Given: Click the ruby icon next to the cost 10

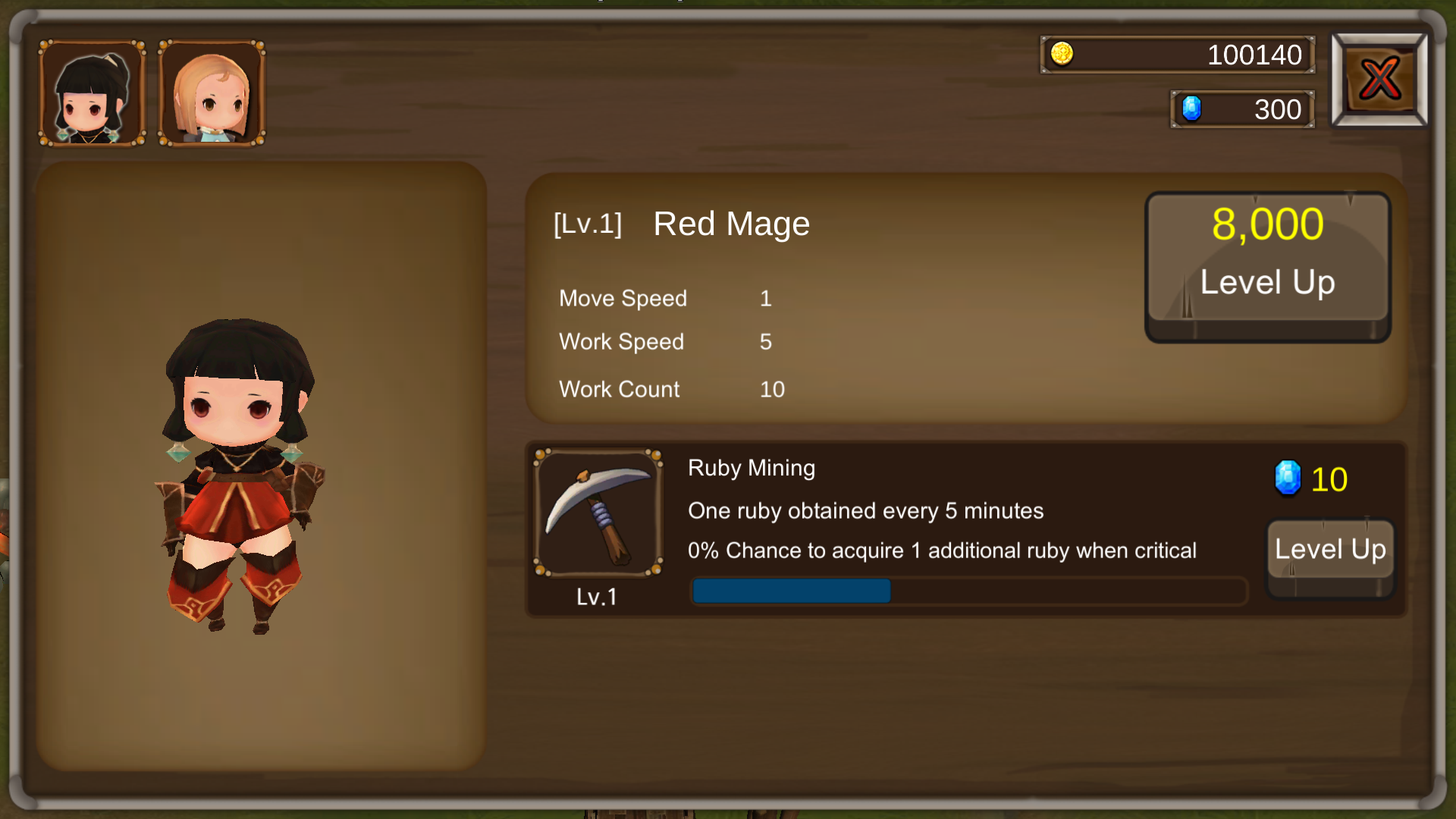Looking at the screenshot, I should (x=1287, y=479).
